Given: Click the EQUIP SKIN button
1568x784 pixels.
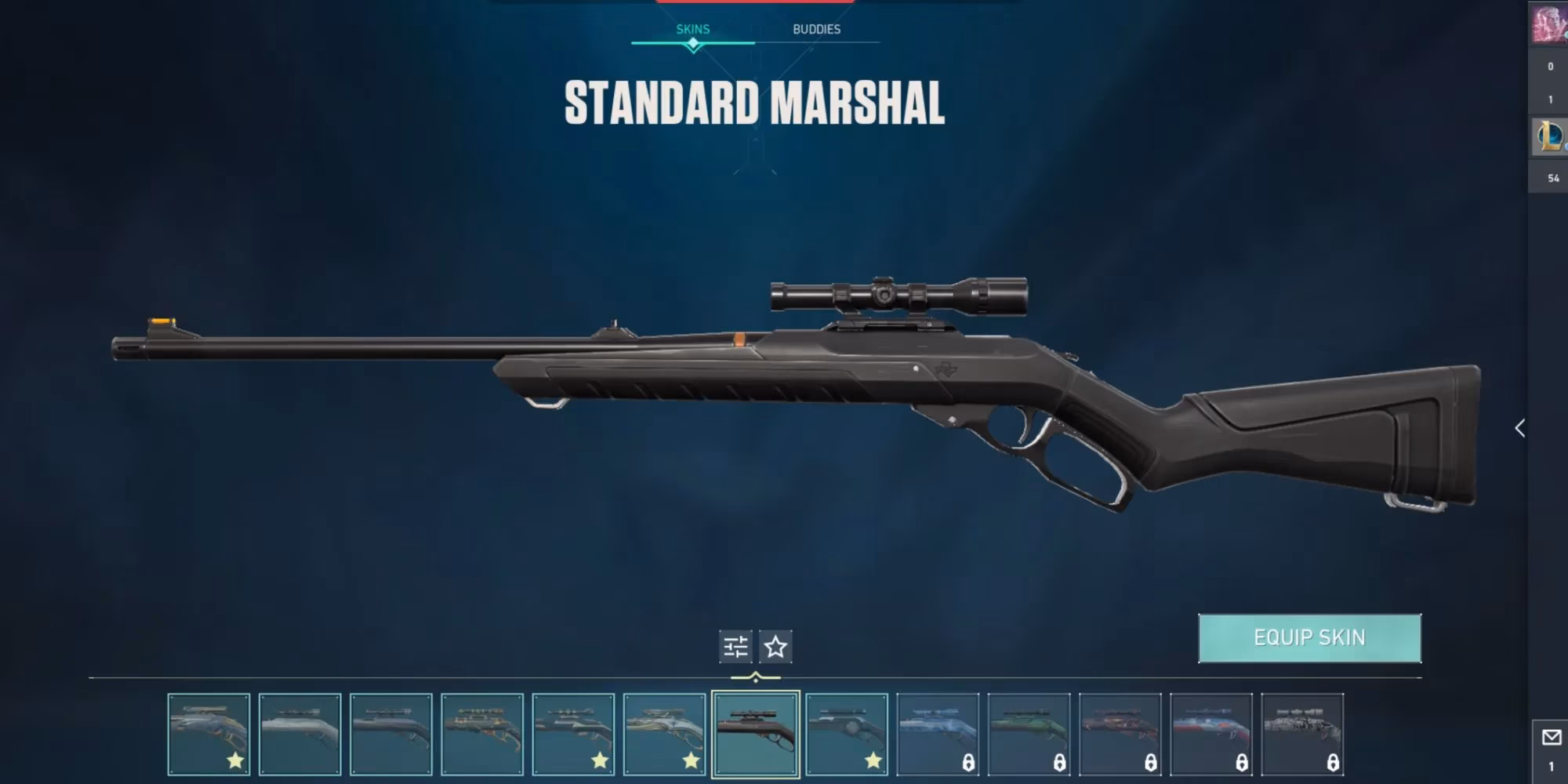Looking at the screenshot, I should (x=1311, y=639).
